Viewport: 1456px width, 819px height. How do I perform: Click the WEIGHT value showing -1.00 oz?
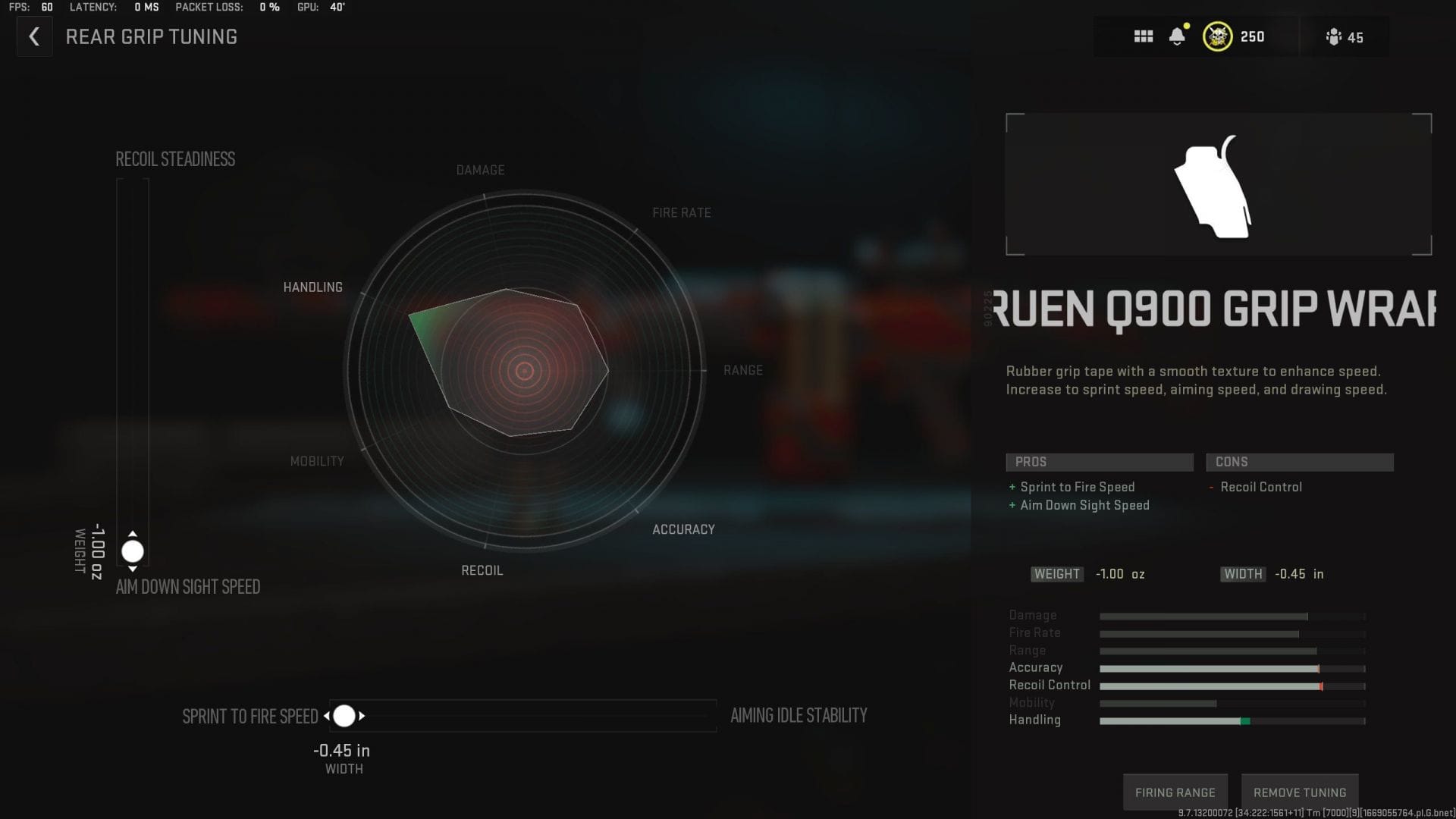point(1118,574)
